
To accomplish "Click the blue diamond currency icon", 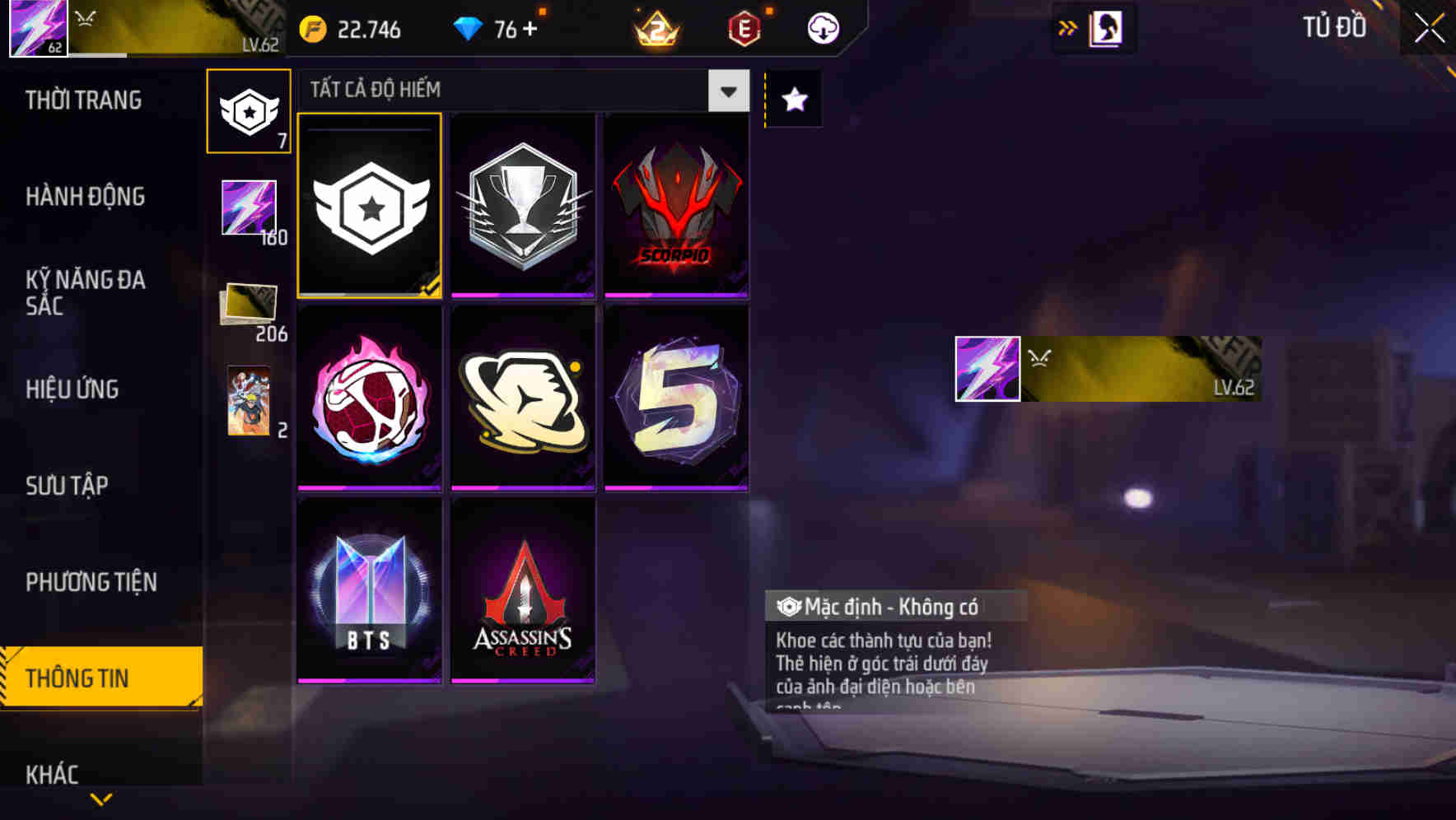I will tap(469, 27).
